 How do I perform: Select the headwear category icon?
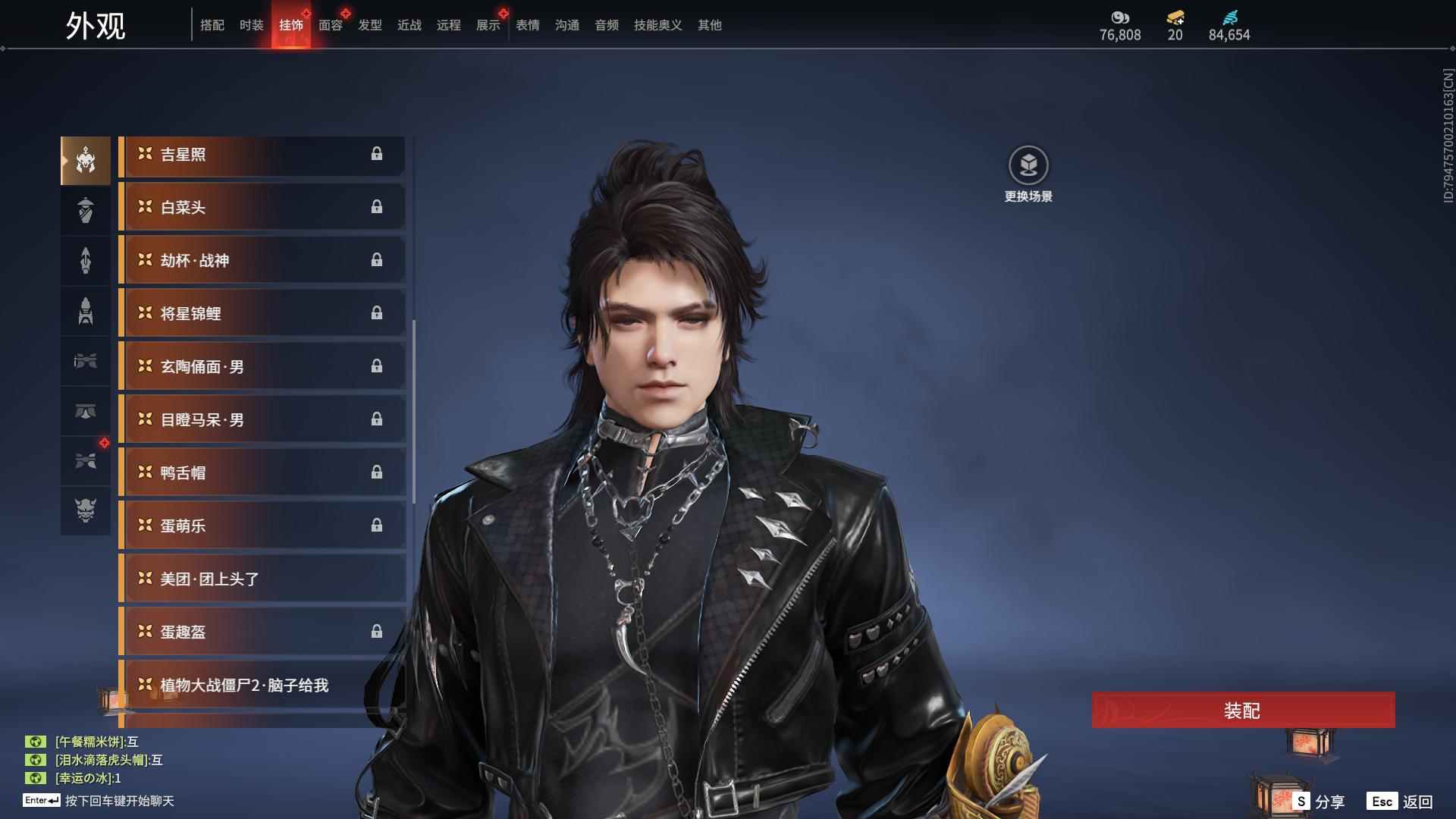click(x=86, y=160)
